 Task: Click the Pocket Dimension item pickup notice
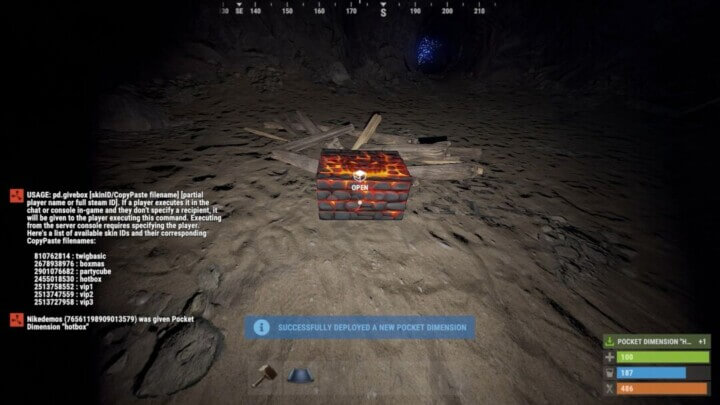point(656,341)
